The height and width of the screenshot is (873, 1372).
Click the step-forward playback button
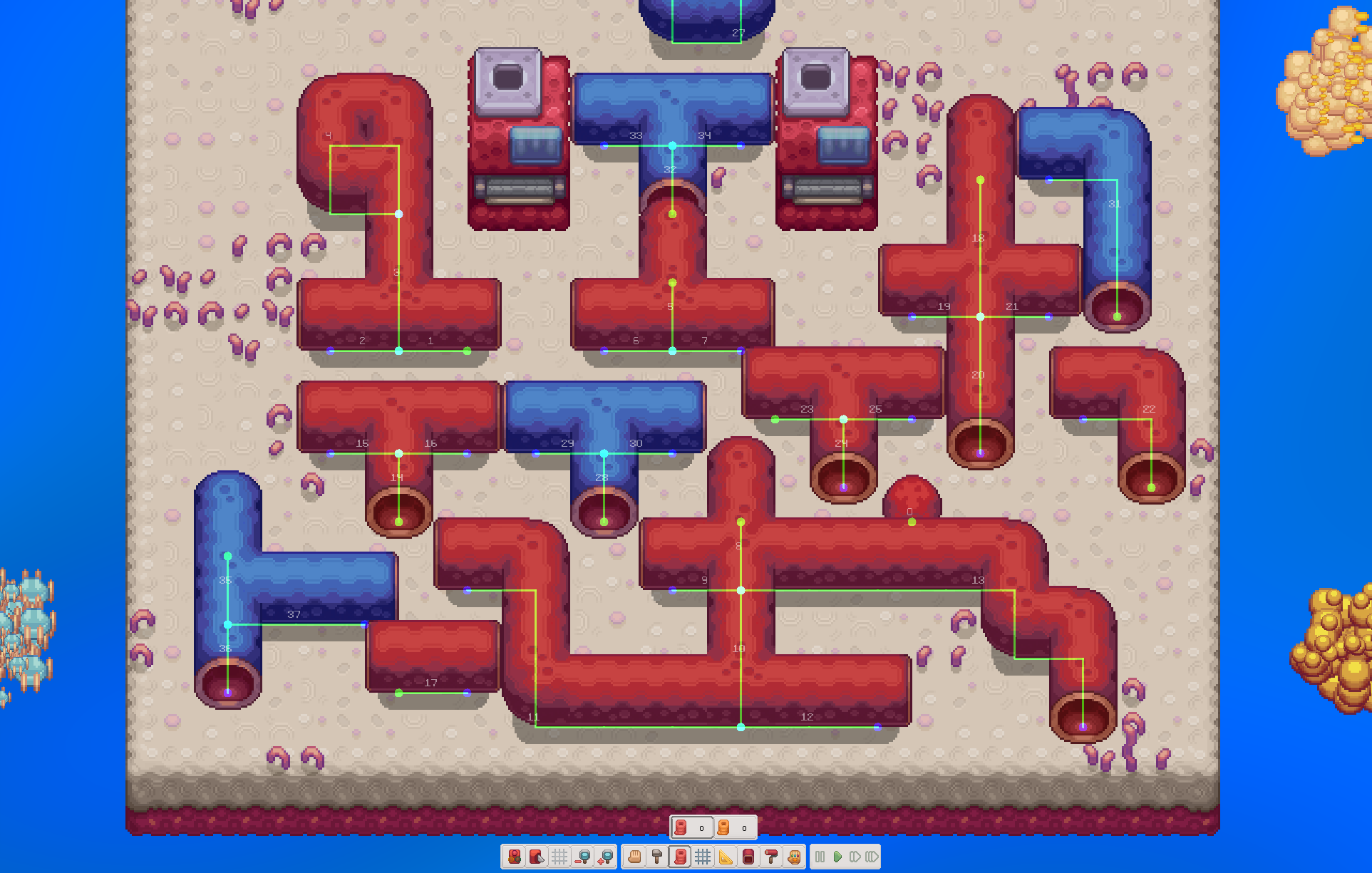click(x=855, y=857)
